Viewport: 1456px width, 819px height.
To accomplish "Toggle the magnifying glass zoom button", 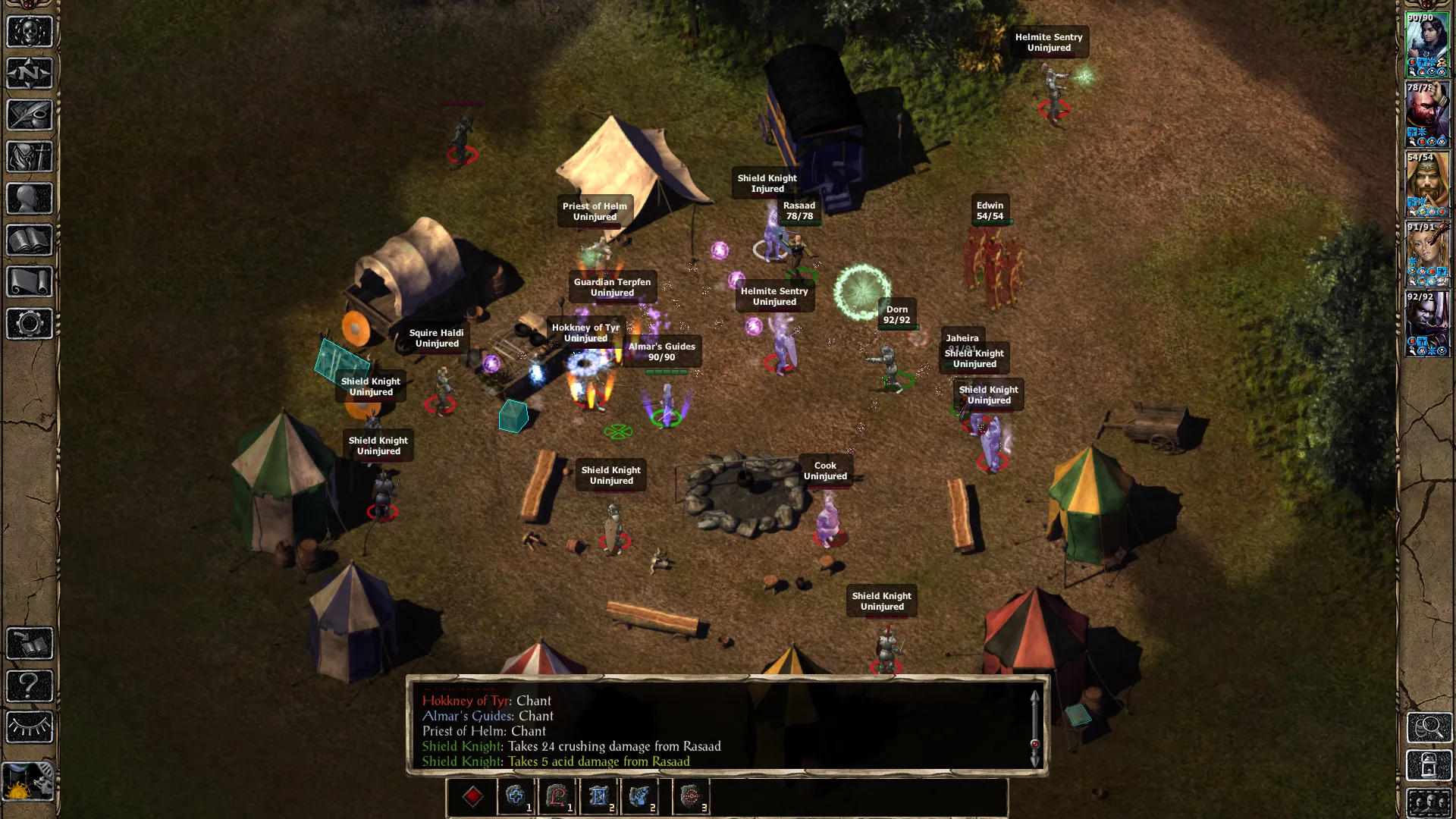I will pyautogui.click(x=1429, y=728).
